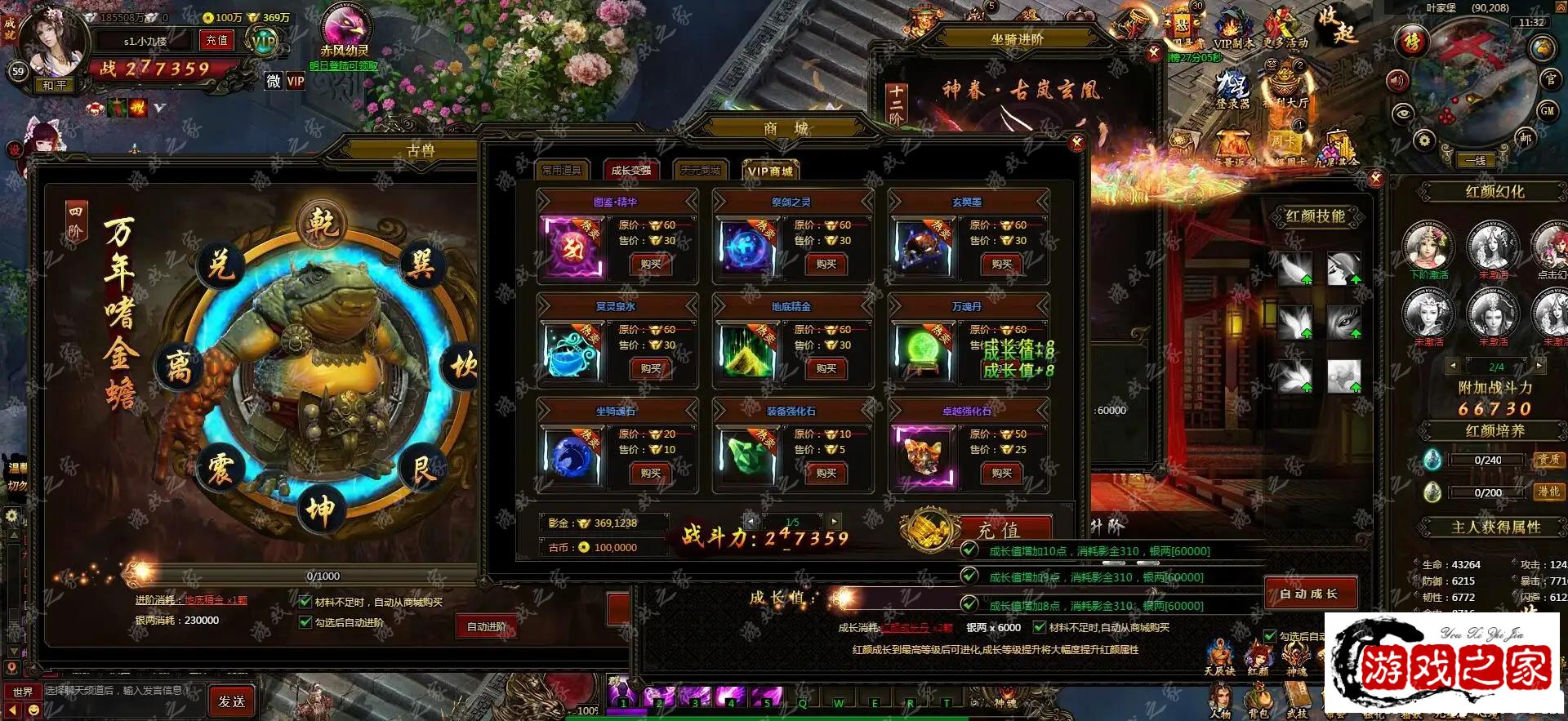Purchase the 卓越强化石 item
Screen dimensions: 1568x721
coord(1001,473)
